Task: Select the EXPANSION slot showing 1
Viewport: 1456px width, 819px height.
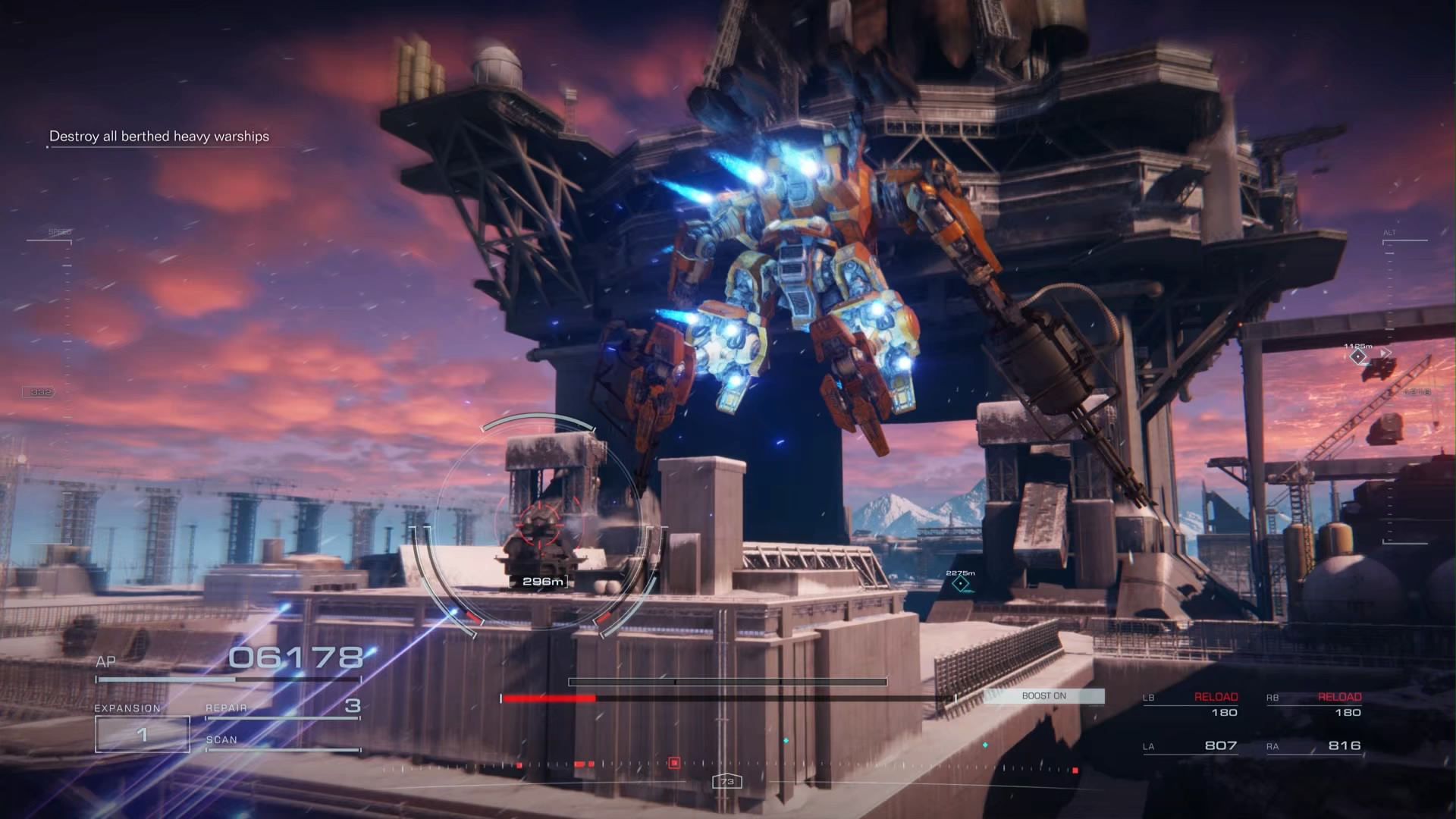Action: [141, 733]
